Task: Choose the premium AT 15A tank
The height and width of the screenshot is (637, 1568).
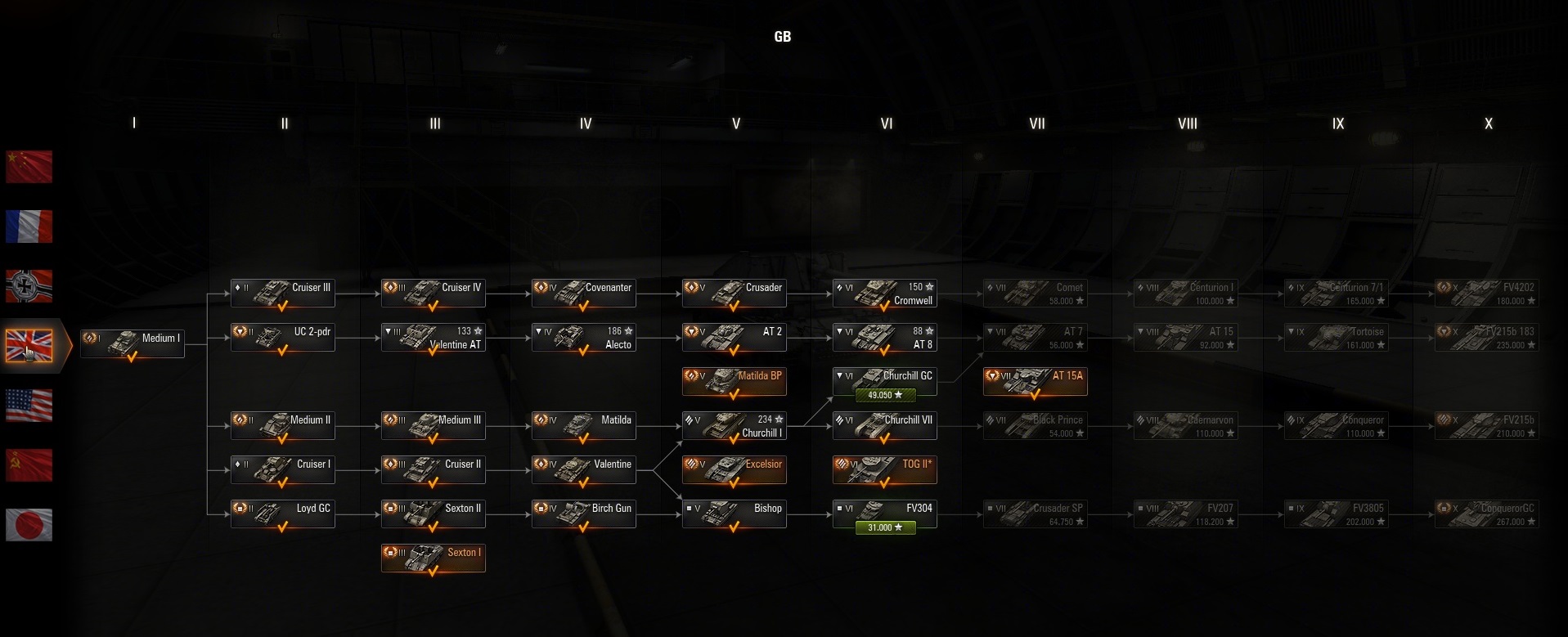Action: [1036, 381]
